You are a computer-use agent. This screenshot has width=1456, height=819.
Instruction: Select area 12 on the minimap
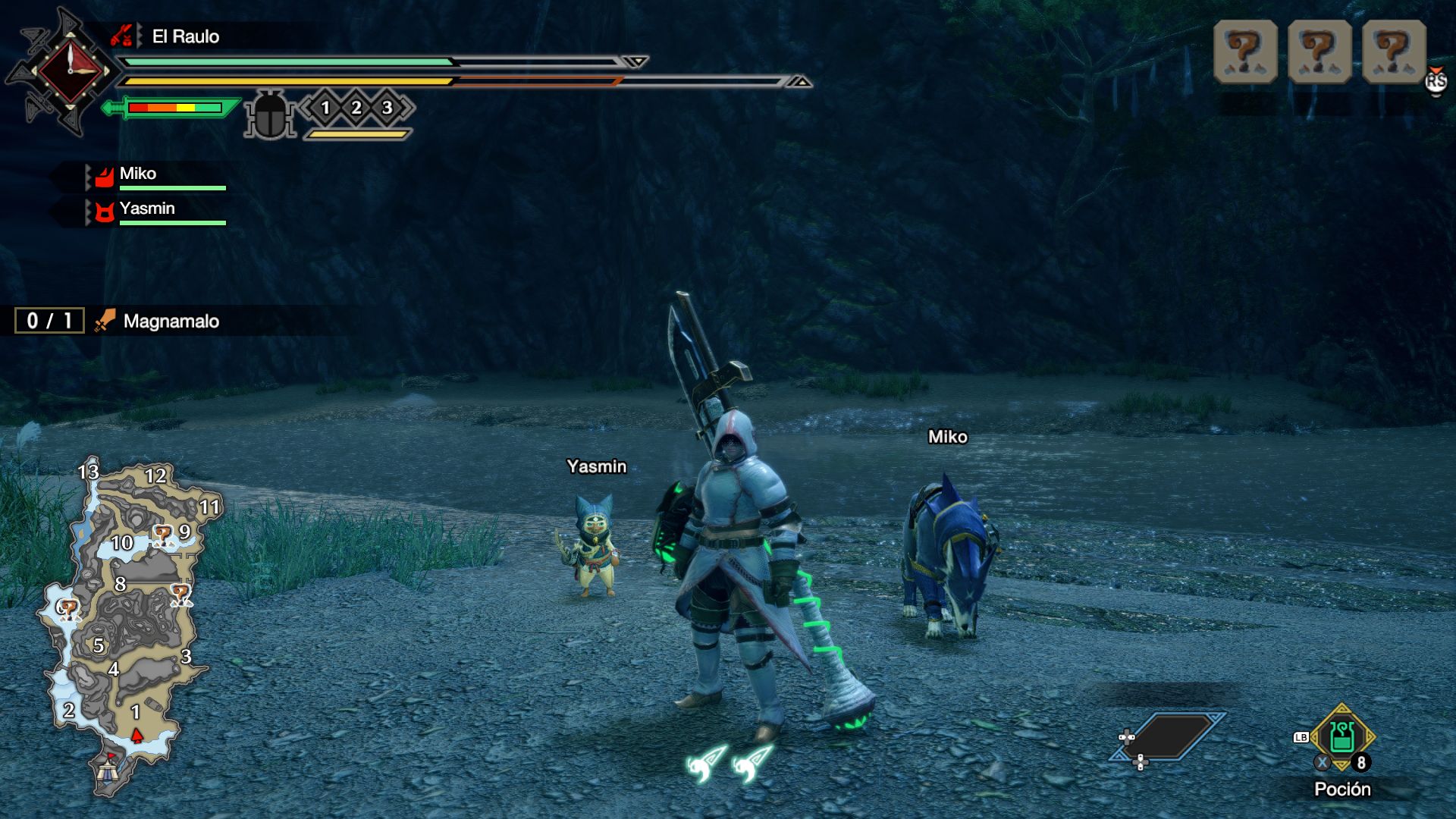(x=155, y=476)
